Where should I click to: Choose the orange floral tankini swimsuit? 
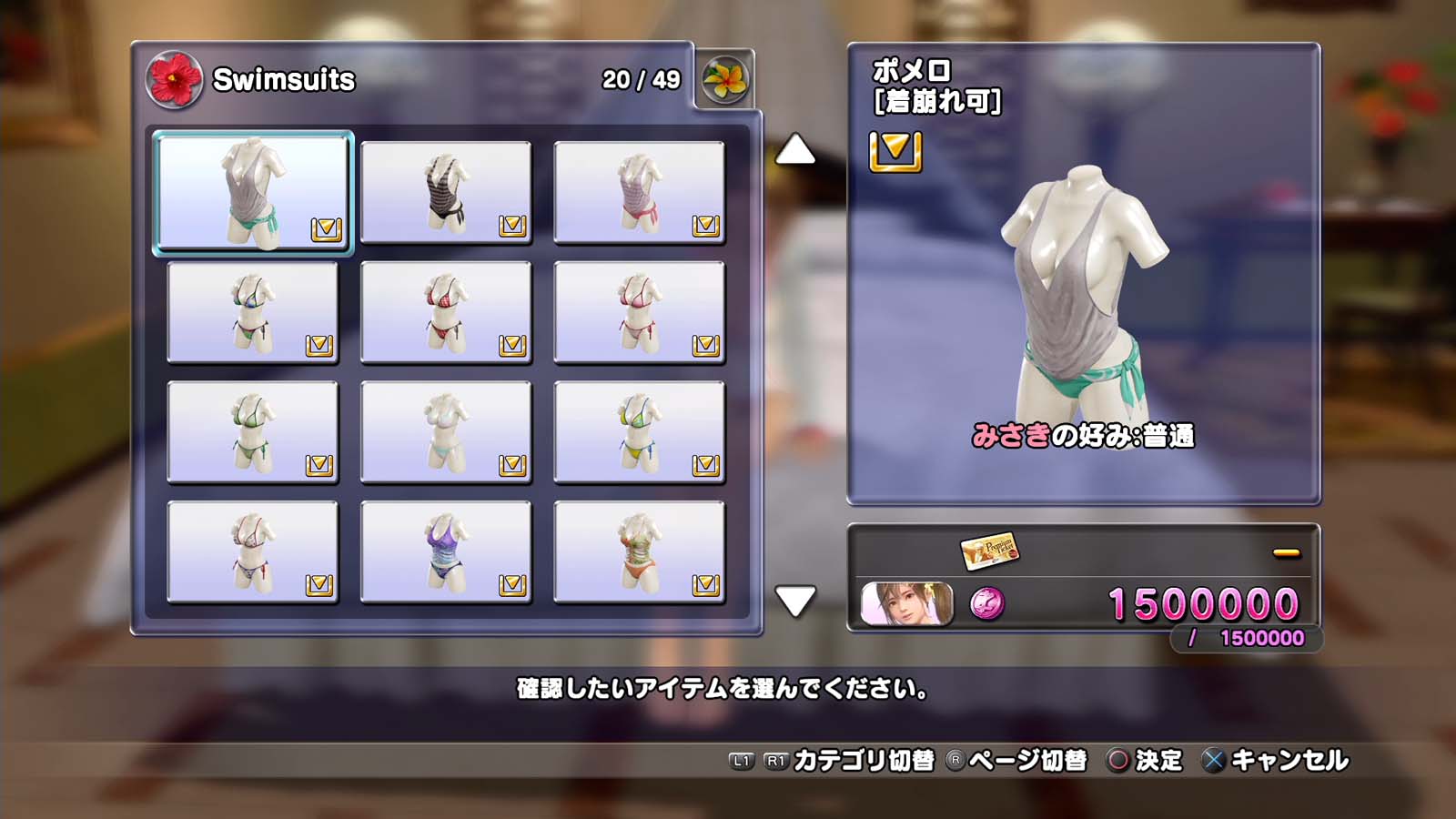pyautogui.click(x=639, y=552)
